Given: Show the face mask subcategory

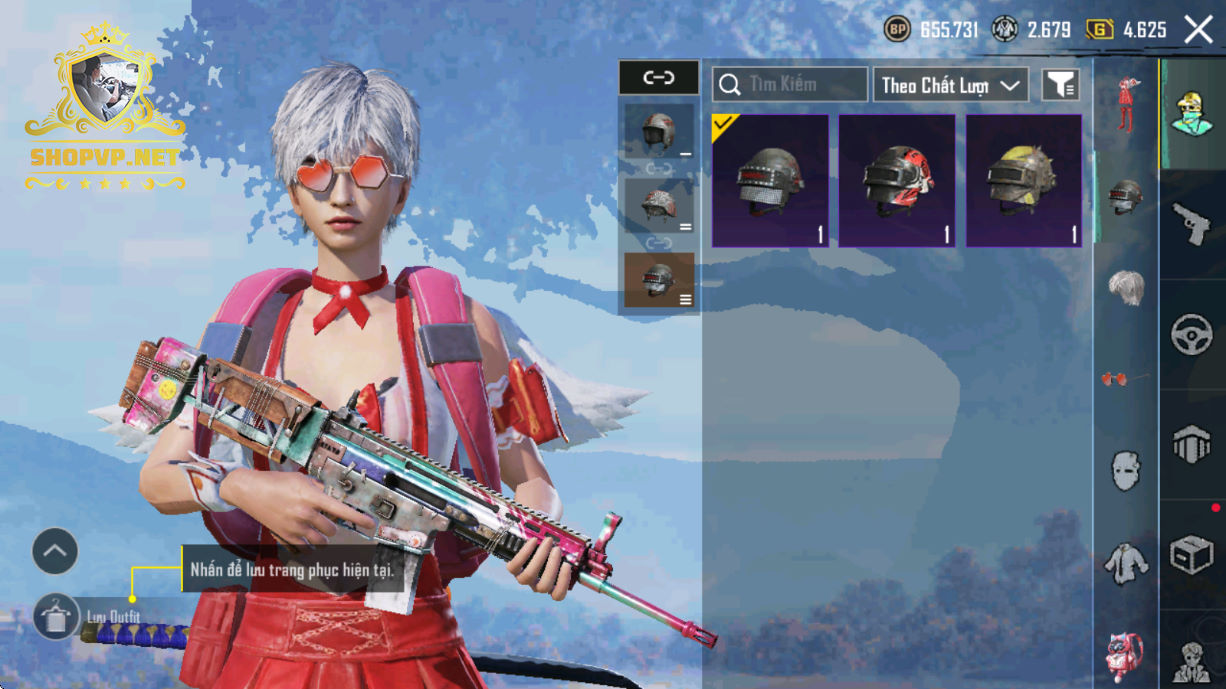Looking at the screenshot, I should coord(1126,470).
